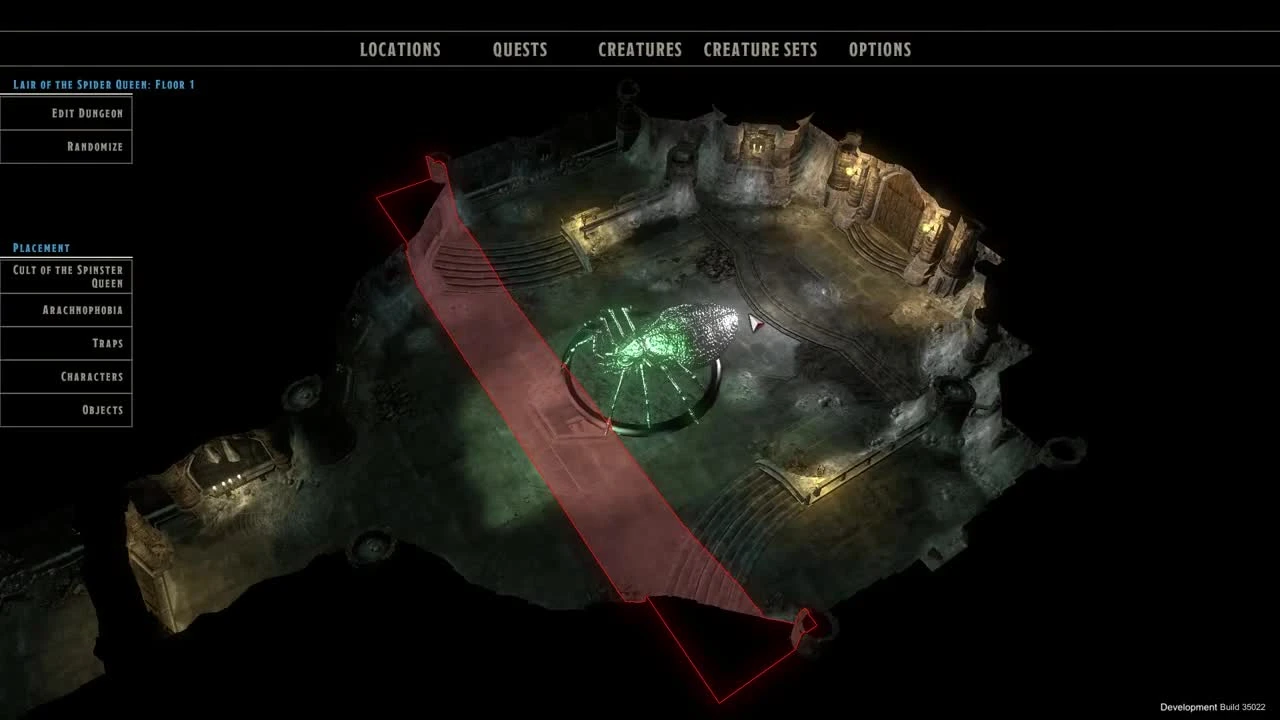Viewport: 1280px width, 720px height.
Task: Open the Objects placement category
Action: (x=66, y=410)
